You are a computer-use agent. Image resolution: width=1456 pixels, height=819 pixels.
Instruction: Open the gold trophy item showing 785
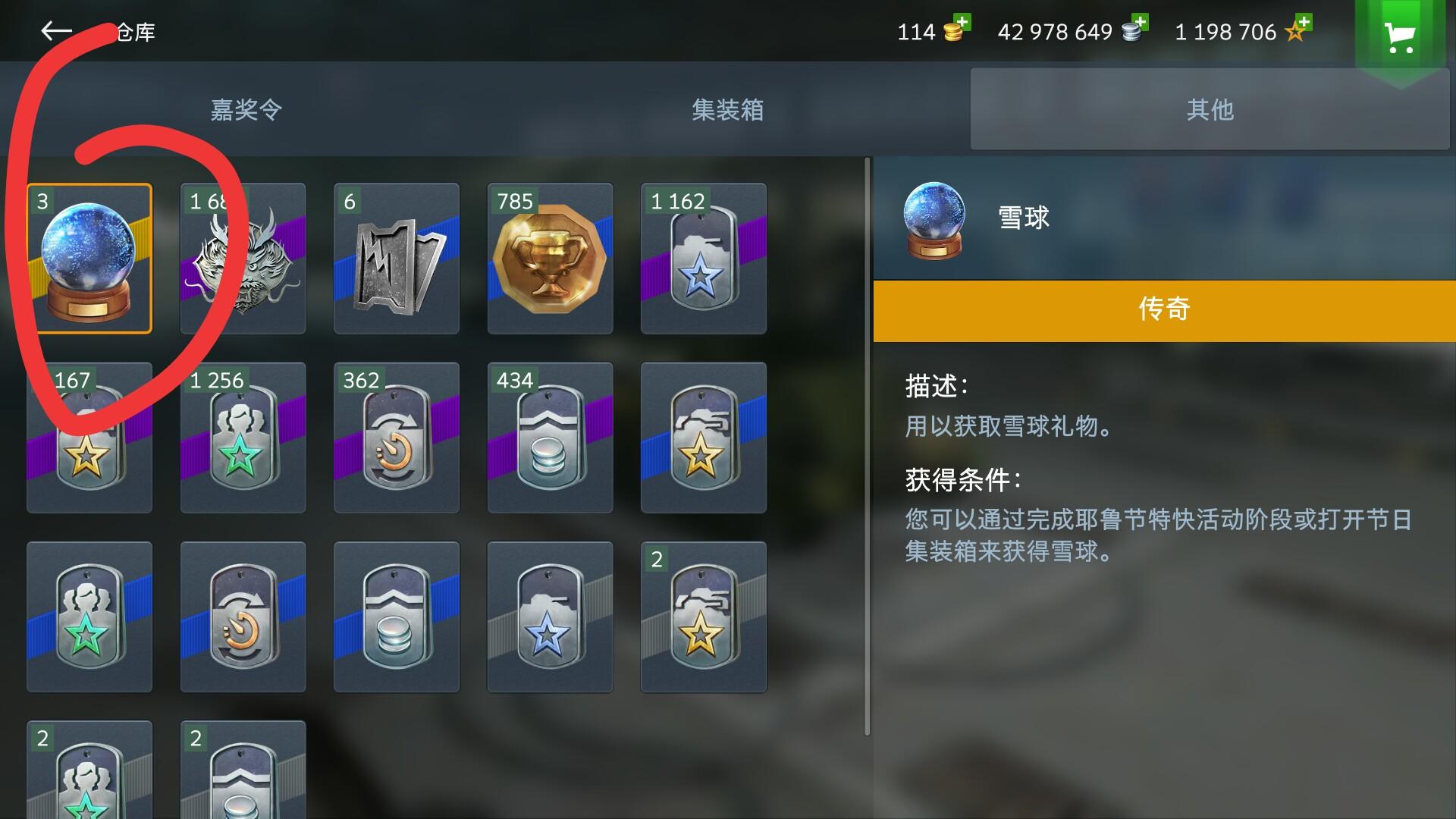coord(550,258)
